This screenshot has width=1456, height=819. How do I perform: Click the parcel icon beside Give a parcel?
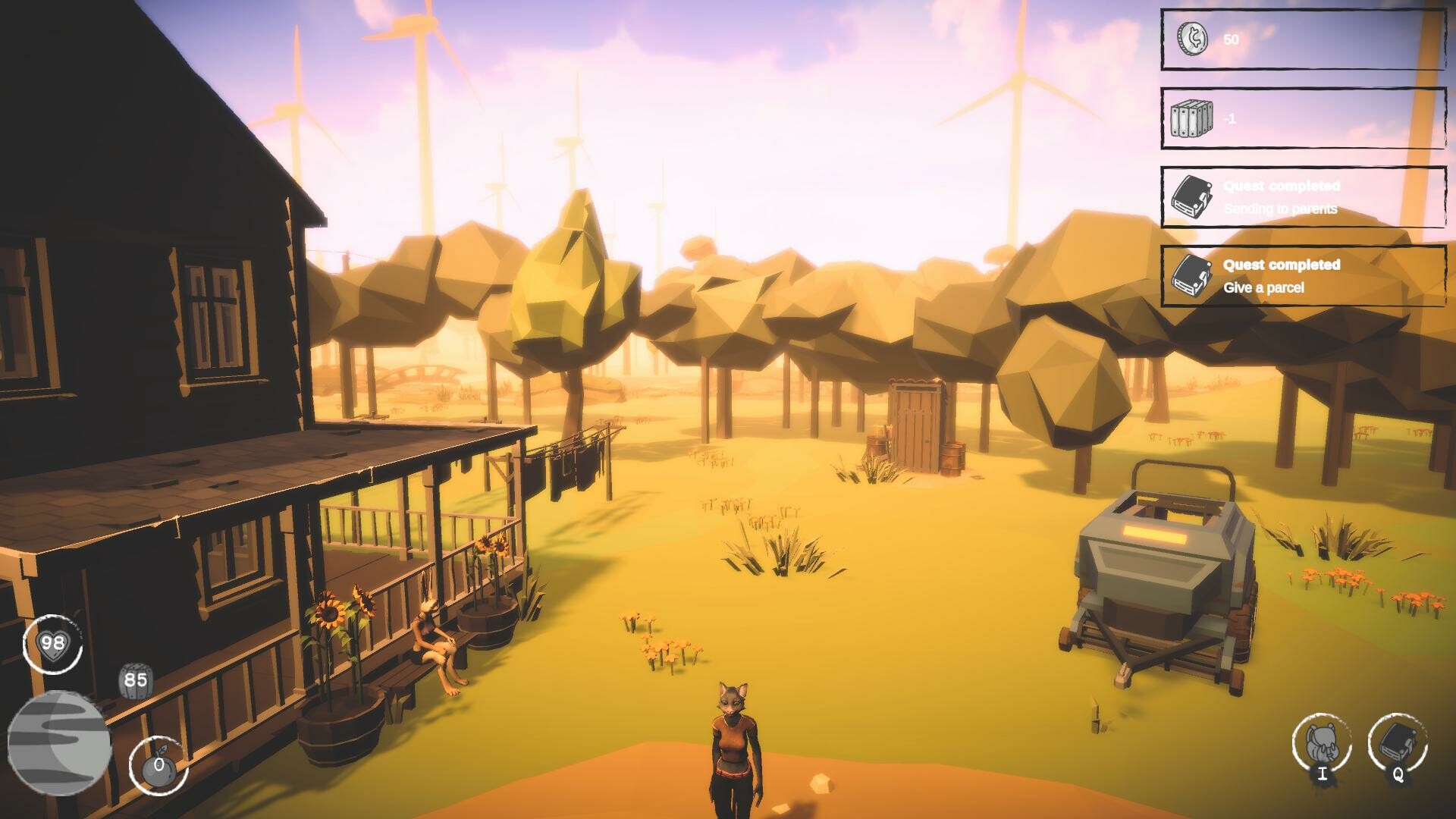[x=1191, y=278]
